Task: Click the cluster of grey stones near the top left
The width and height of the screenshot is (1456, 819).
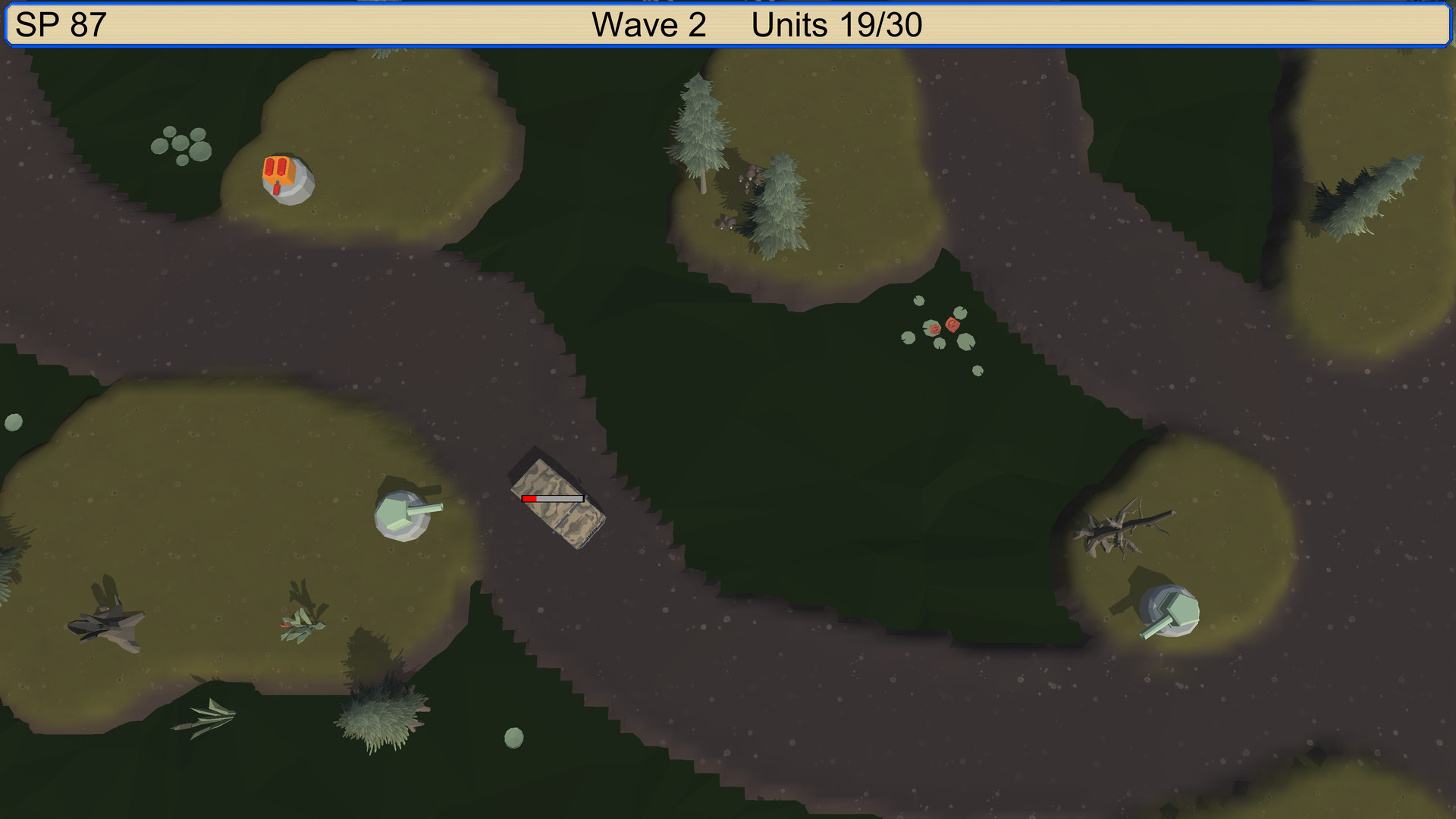Action: (182, 144)
